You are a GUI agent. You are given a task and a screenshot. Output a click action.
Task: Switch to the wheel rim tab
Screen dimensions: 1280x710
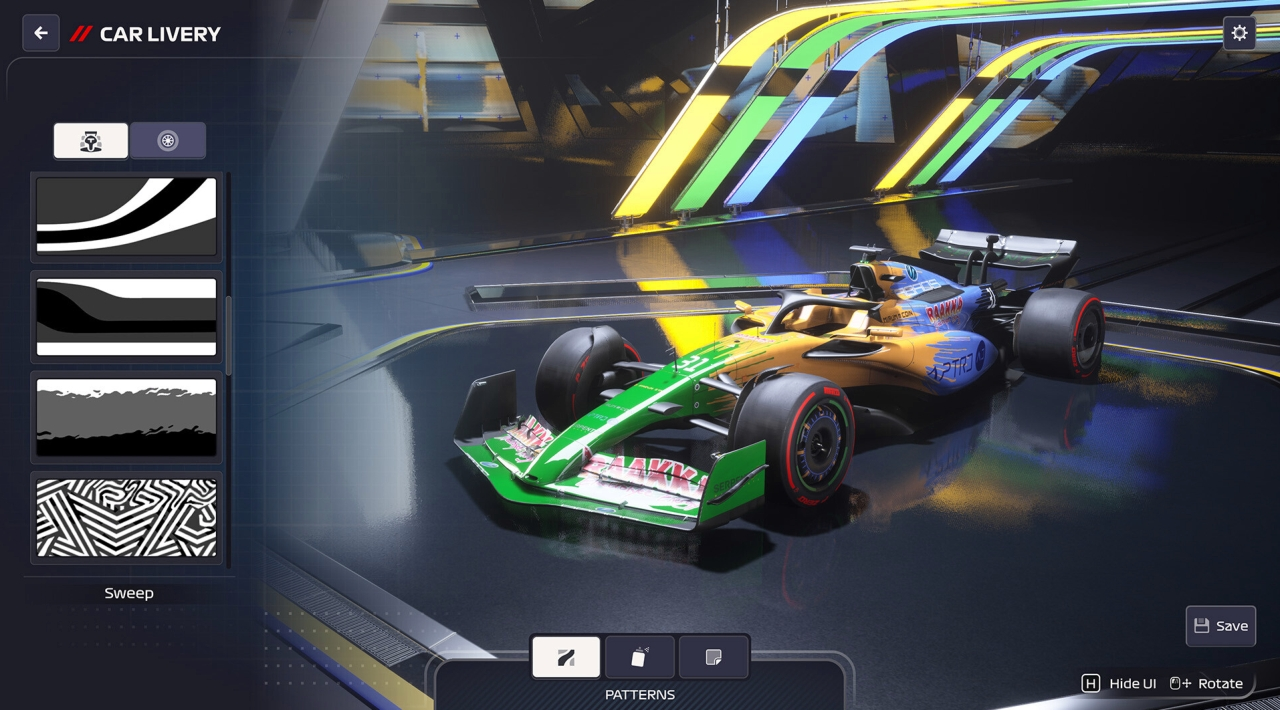pos(168,141)
